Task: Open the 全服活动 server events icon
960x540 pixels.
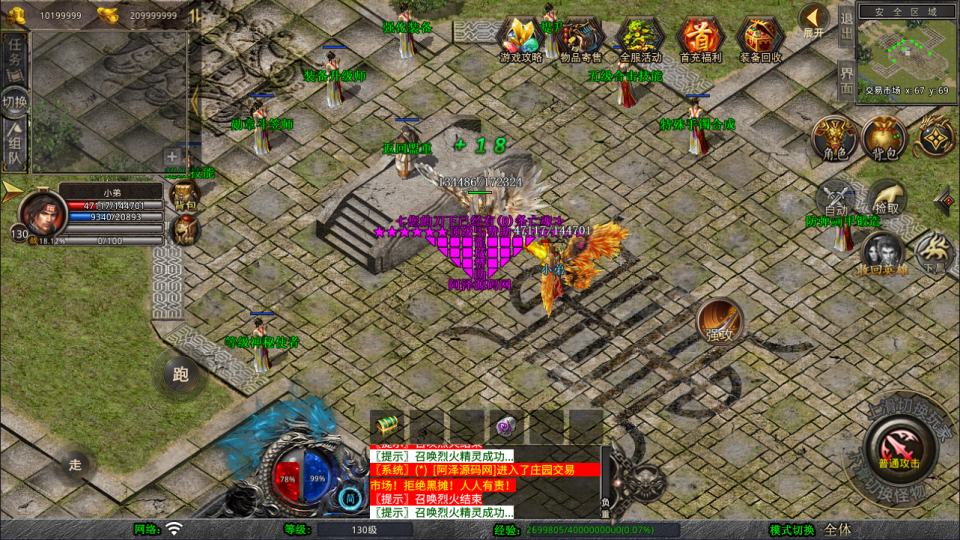Action: coord(640,39)
